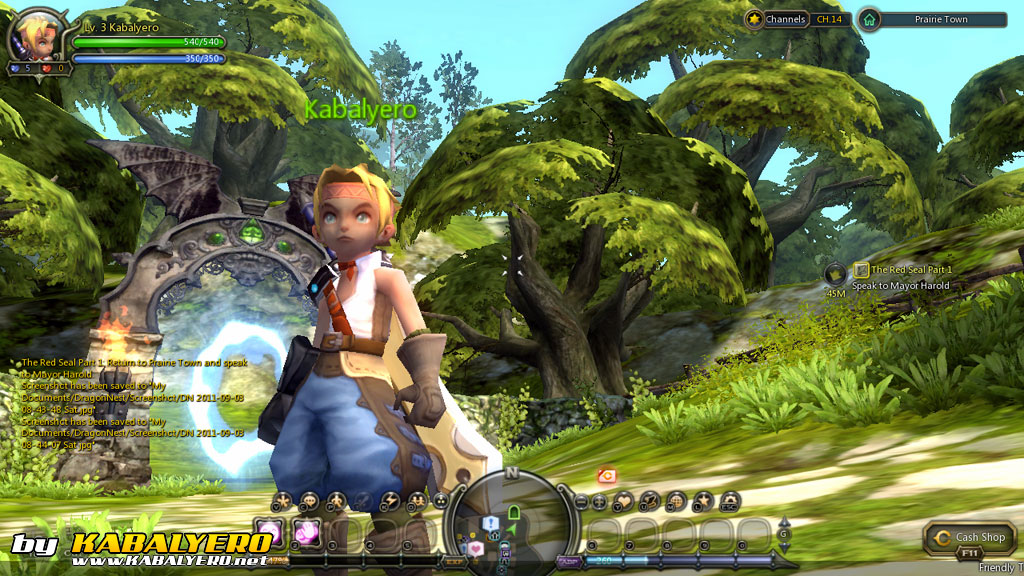Viewport: 1024px width, 576px height.
Task: Activate the first pink skill slot
Action: (268, 530)
